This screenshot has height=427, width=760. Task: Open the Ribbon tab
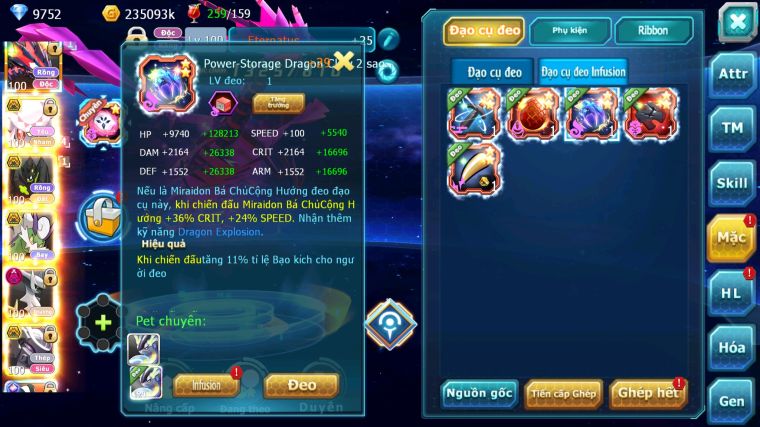[x=654, y=31]
